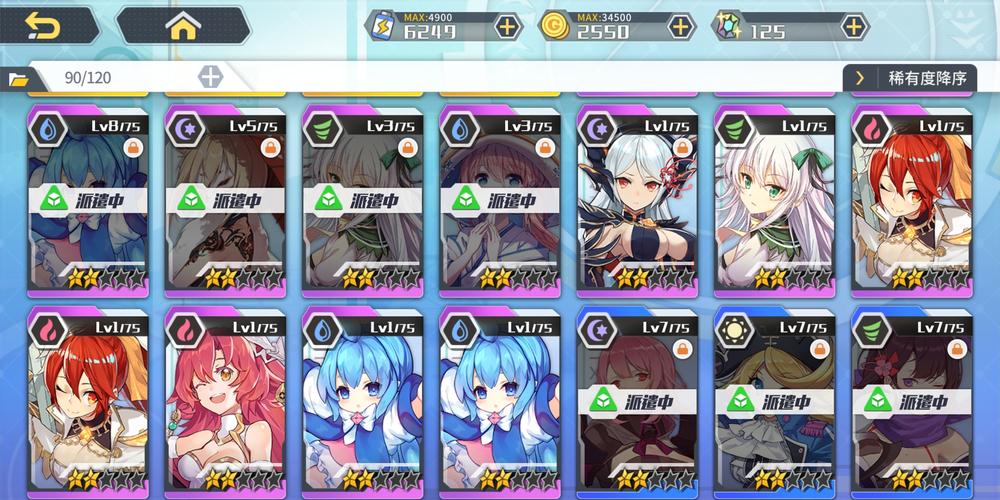Open the home screen via house icon
Screen dimensions: 1000x500
pyautogui.click(x=182, y=26)
